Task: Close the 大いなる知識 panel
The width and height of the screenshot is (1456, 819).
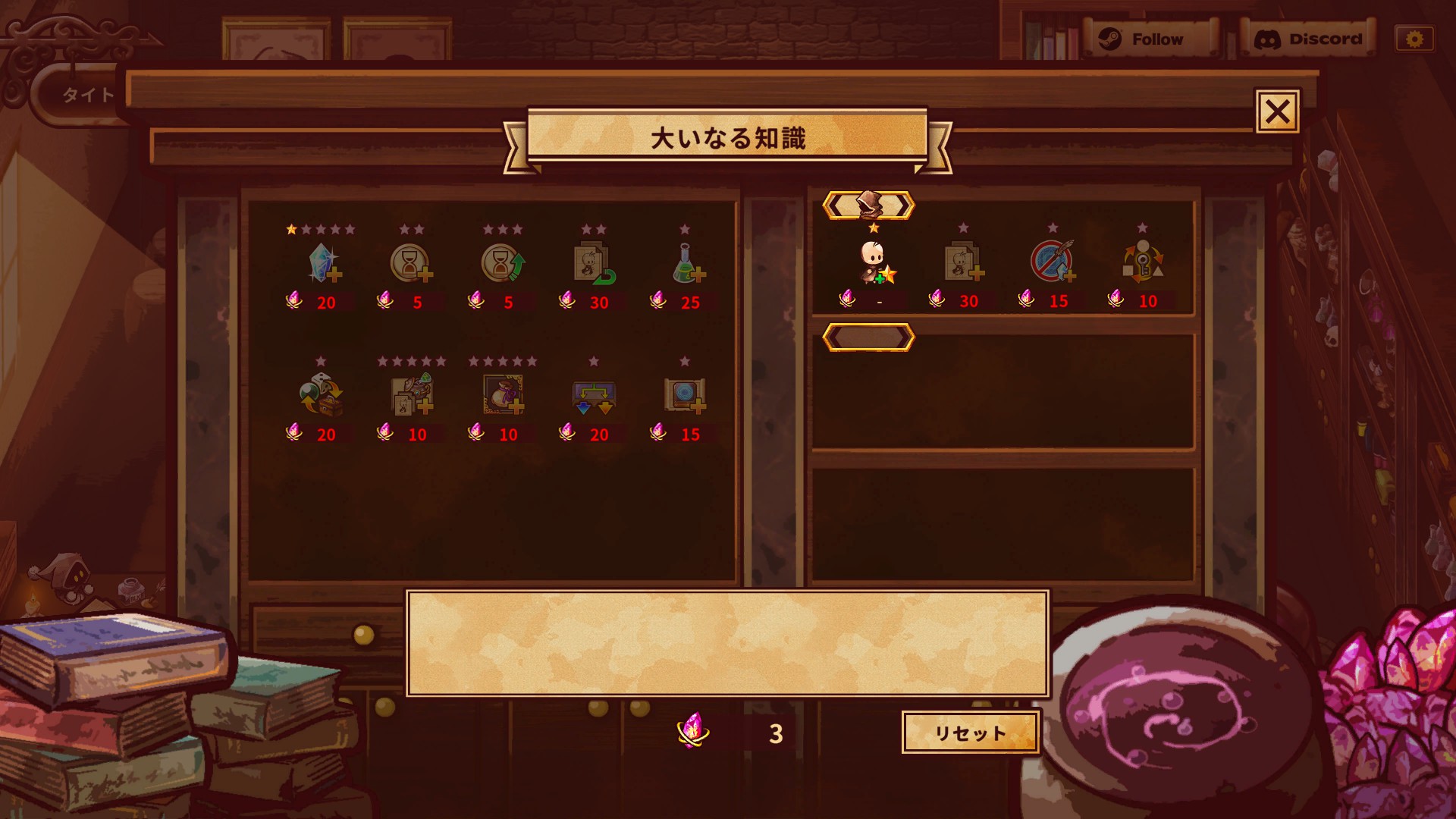Action: tap(1277, 112)
